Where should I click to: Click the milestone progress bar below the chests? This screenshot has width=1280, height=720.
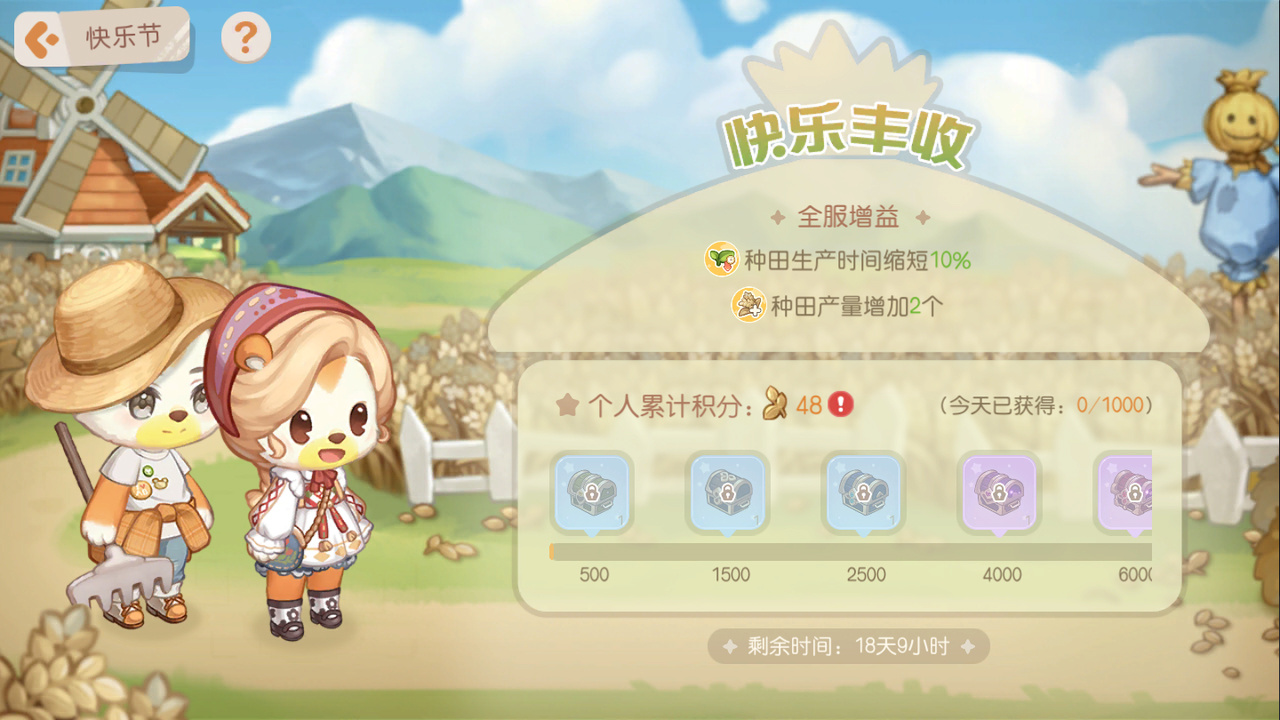(850, 548)
